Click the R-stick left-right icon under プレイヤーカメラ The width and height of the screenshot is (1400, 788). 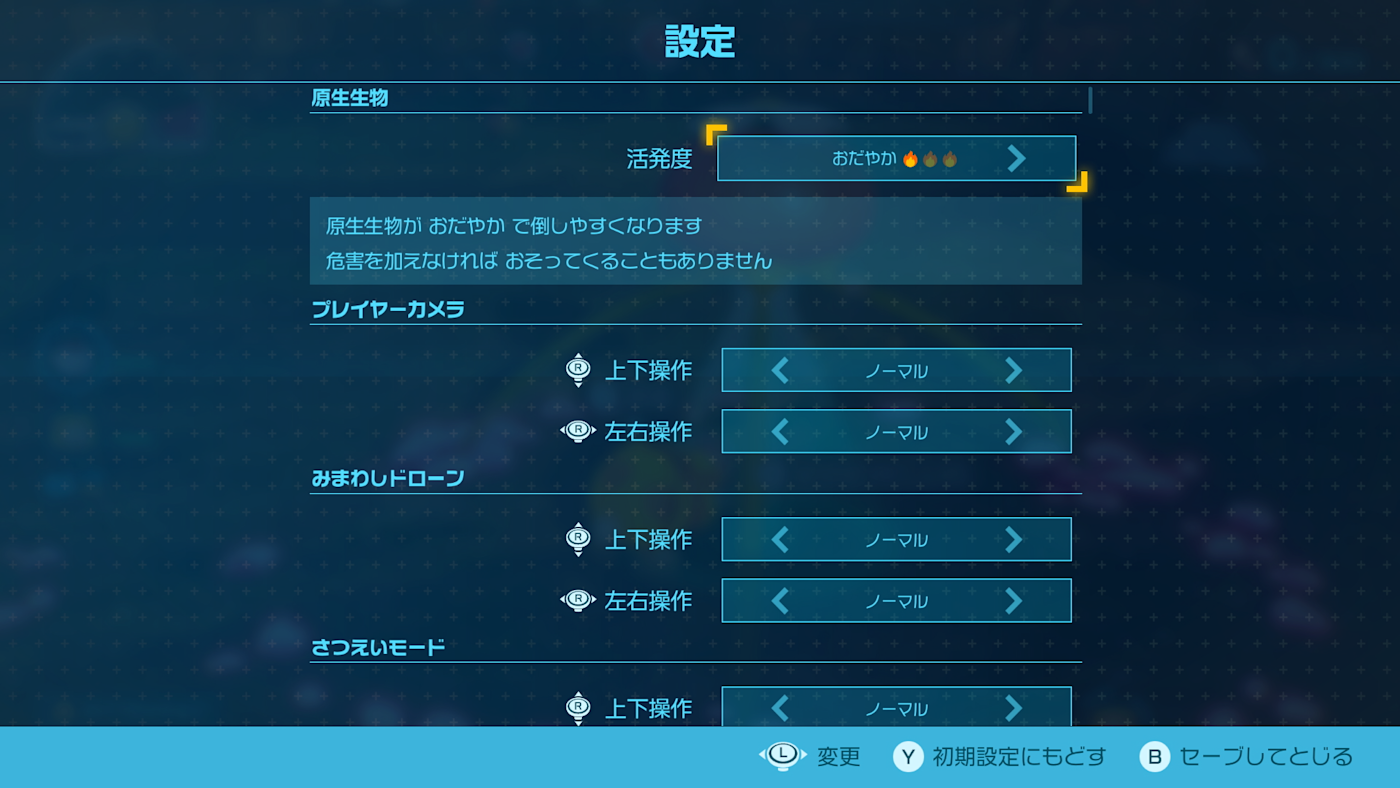pos(578,431)
